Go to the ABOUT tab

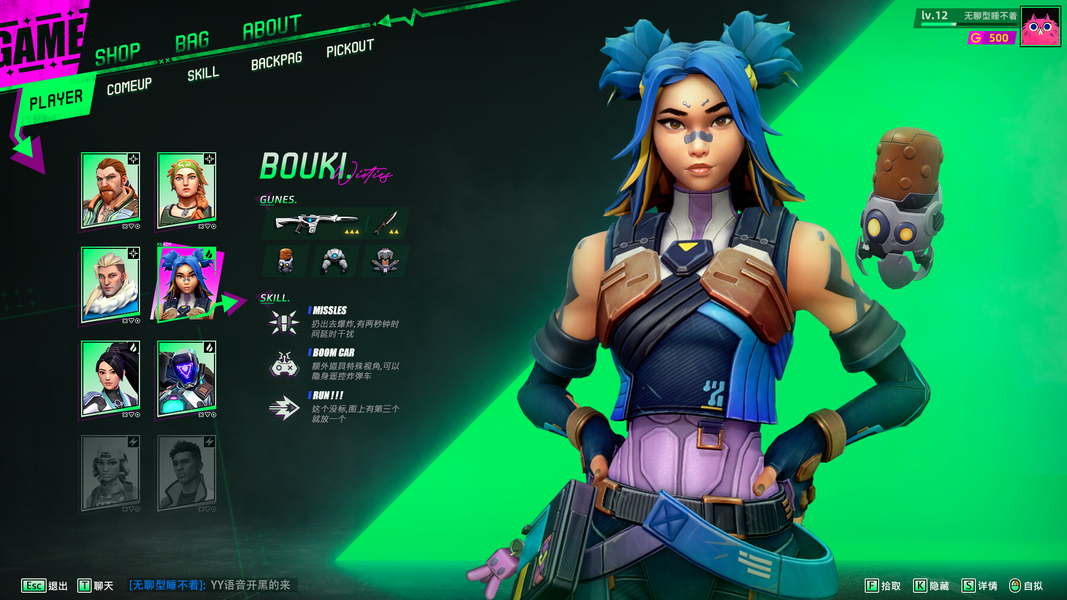click(x=271, y=28)
